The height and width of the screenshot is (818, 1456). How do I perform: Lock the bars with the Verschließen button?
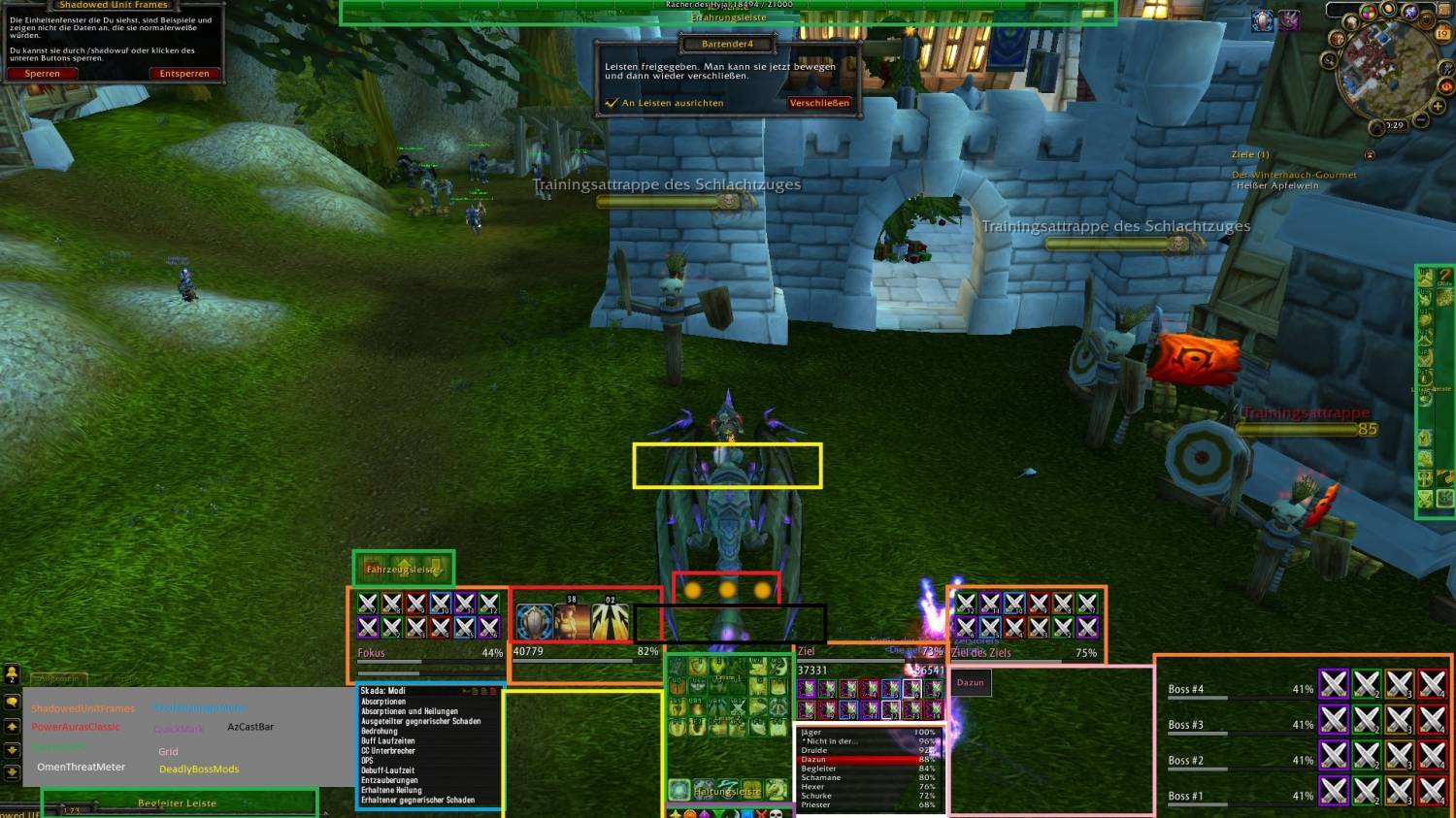819,103
